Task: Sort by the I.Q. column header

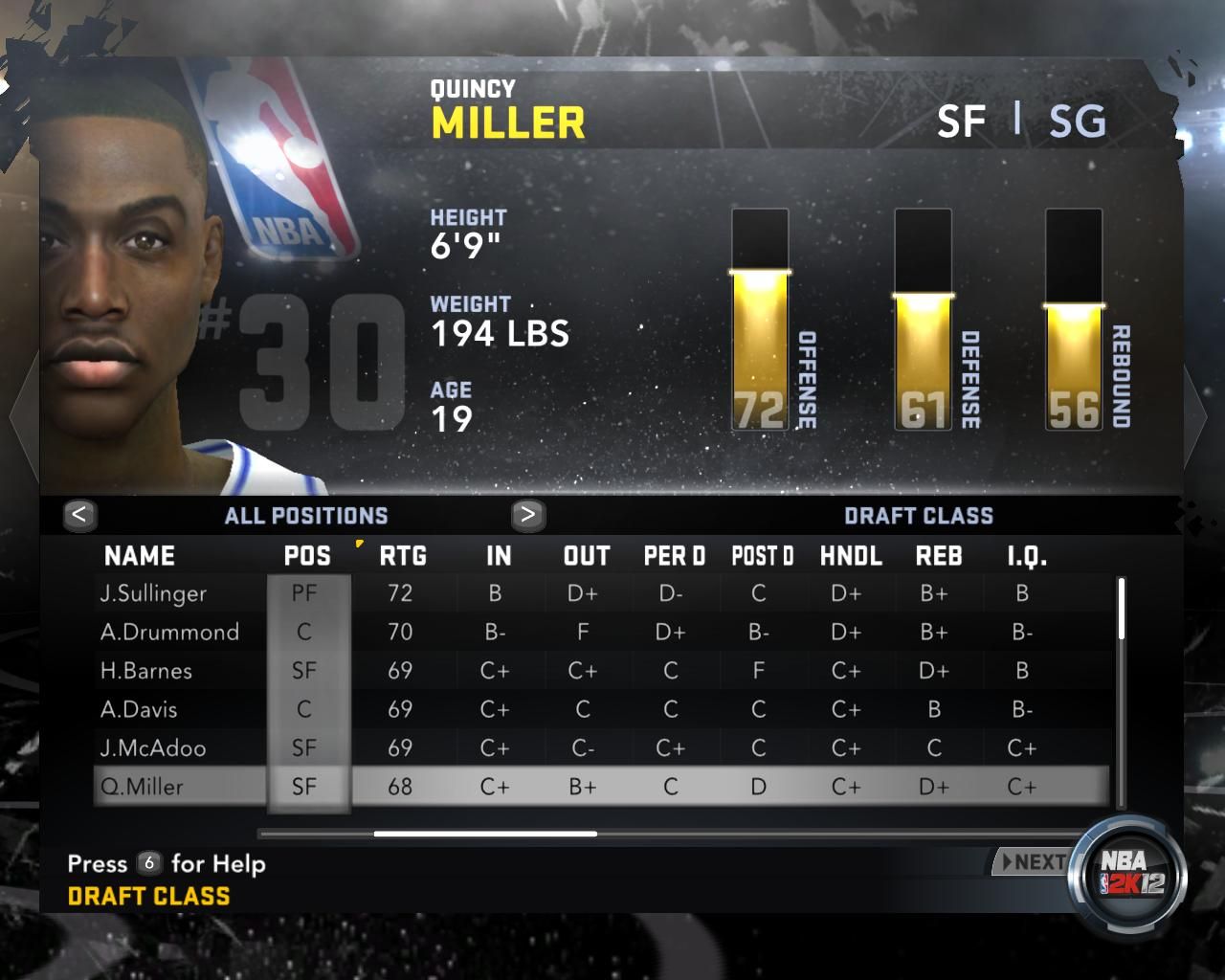Action: (x=1027, y=556)
